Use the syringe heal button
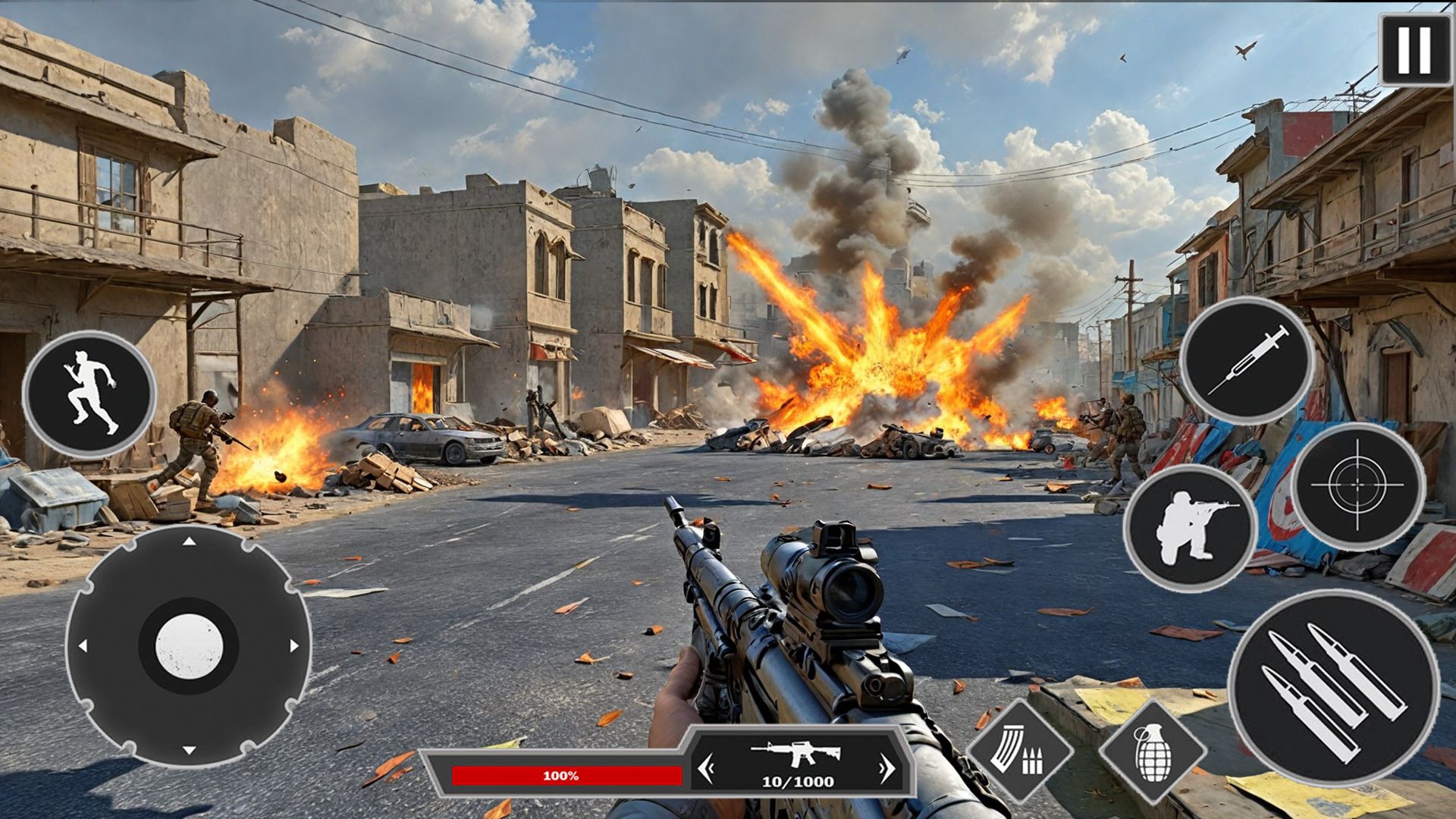 click(x=1247, y=360)
